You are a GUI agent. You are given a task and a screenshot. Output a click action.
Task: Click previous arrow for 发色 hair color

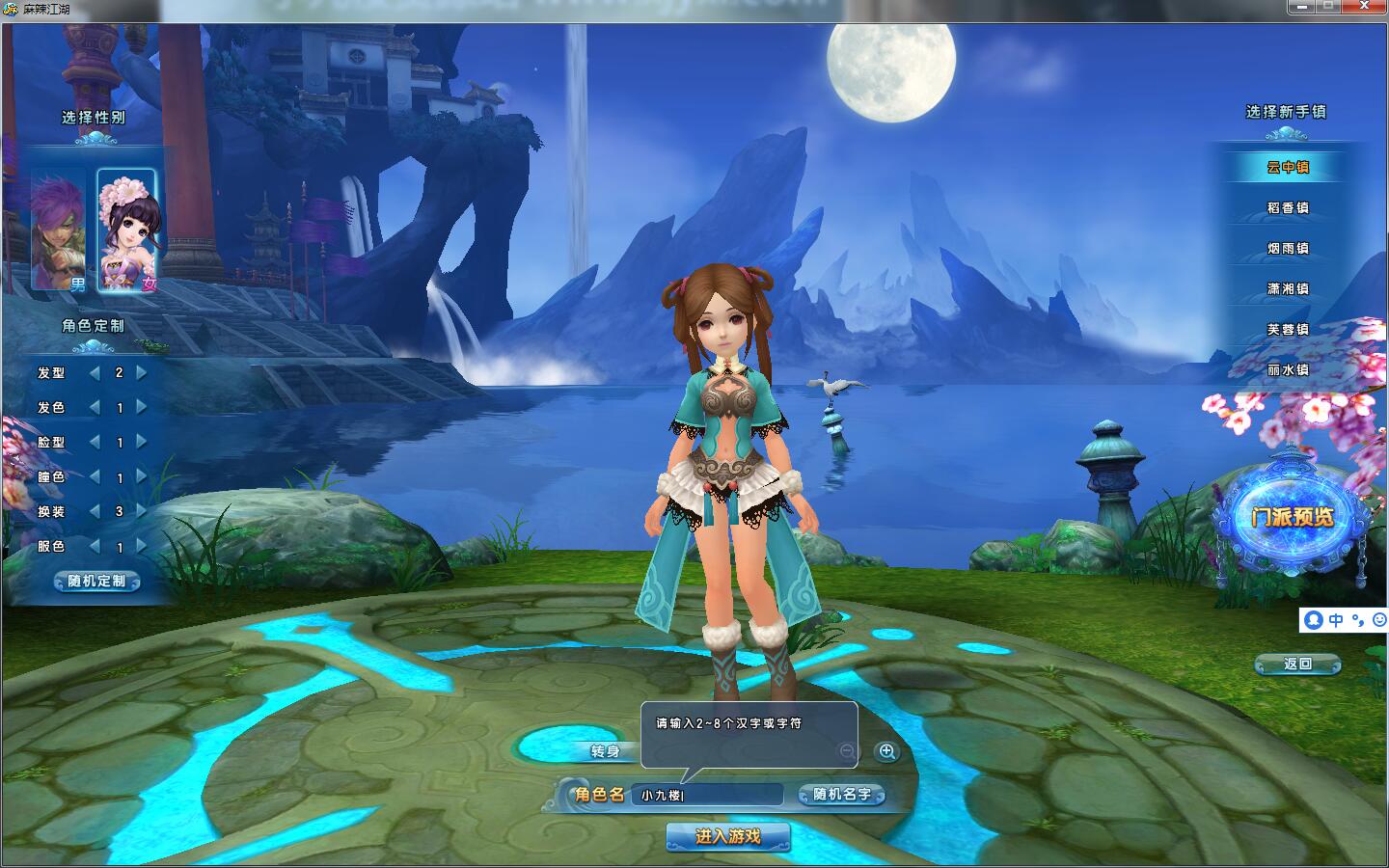pyautogui.click(x=95, y=407)
